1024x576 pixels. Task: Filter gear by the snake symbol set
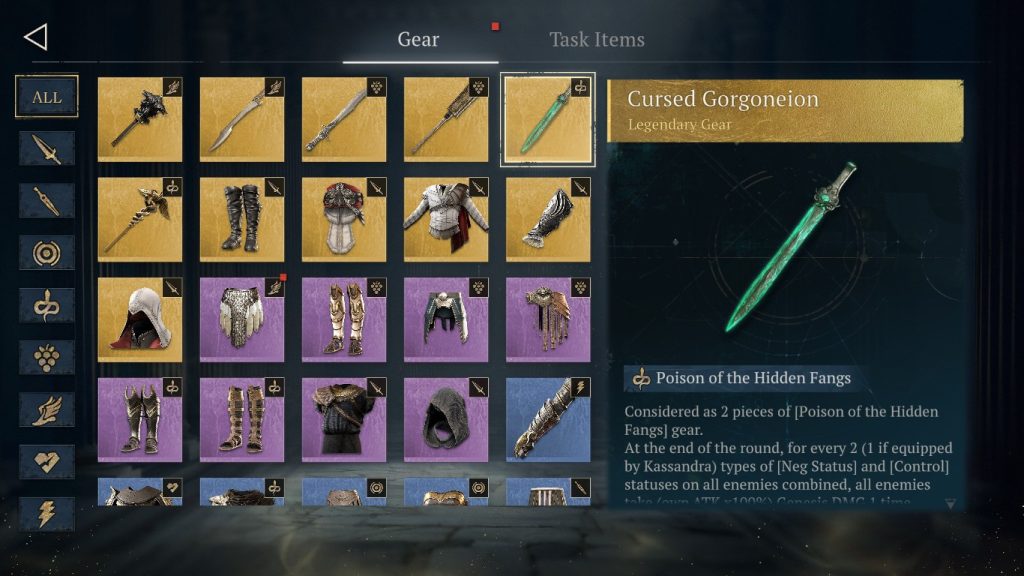[x=47, y=305]
